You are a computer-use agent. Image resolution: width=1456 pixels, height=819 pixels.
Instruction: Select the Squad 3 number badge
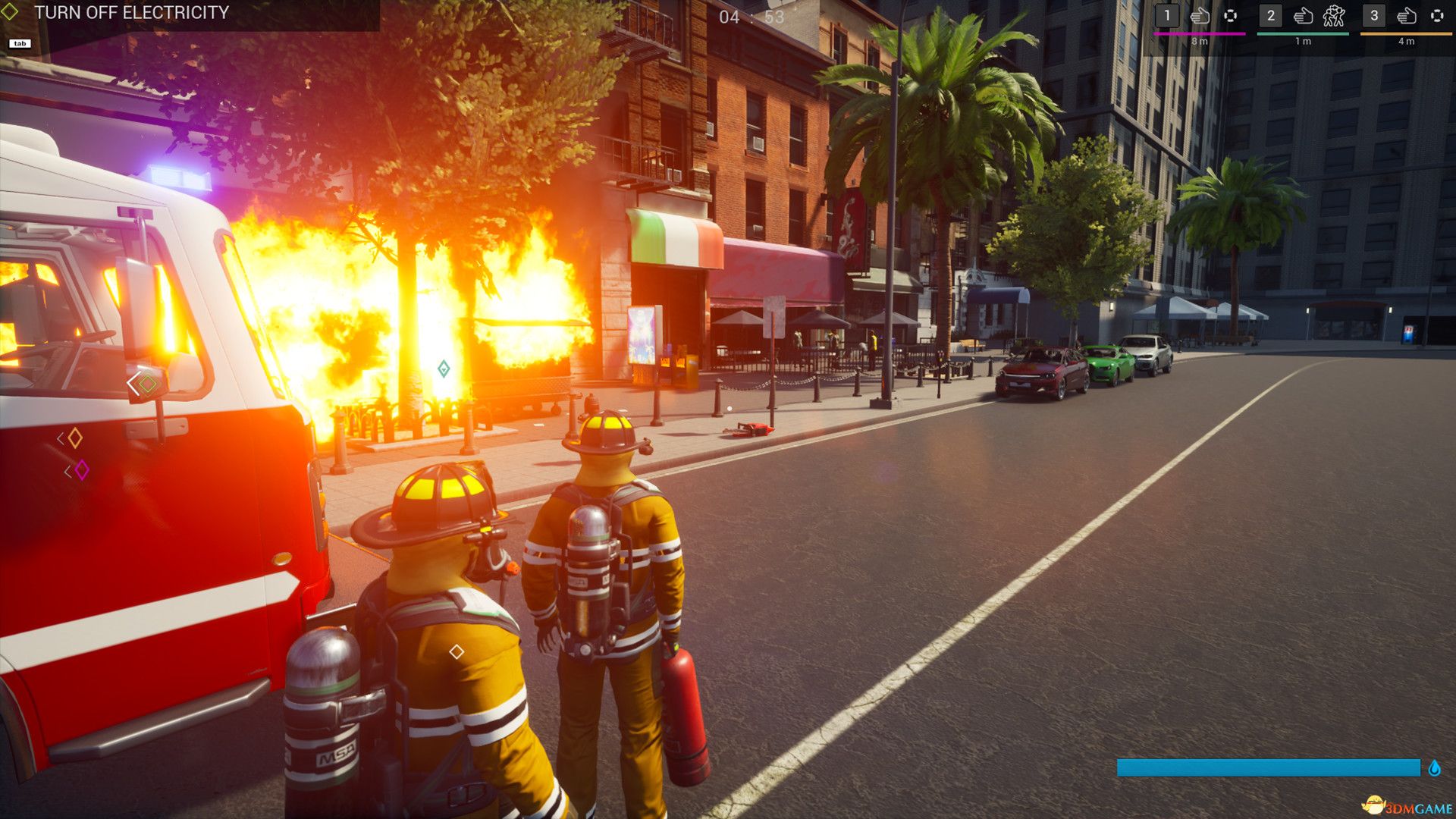point(1374,14)
